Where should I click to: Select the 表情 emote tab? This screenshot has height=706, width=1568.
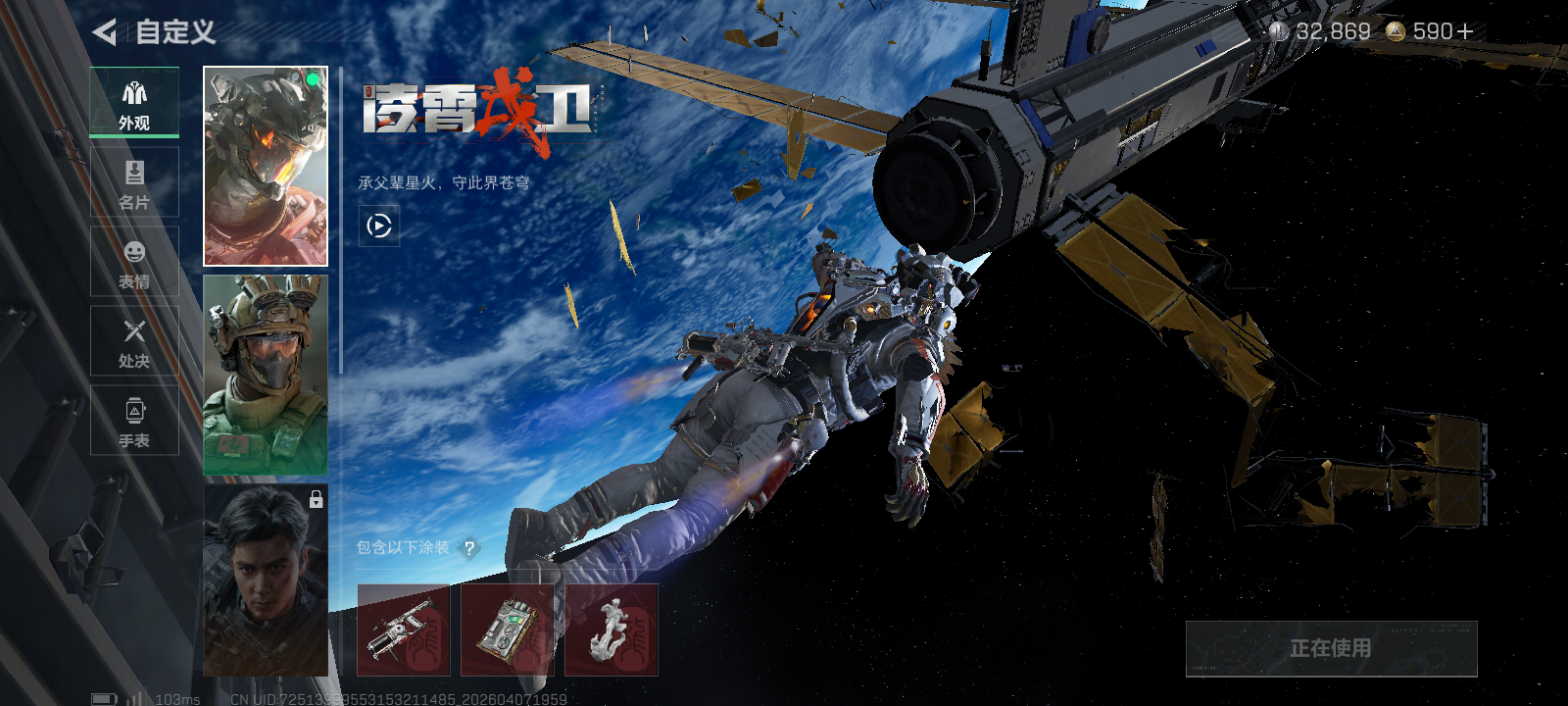134,262
